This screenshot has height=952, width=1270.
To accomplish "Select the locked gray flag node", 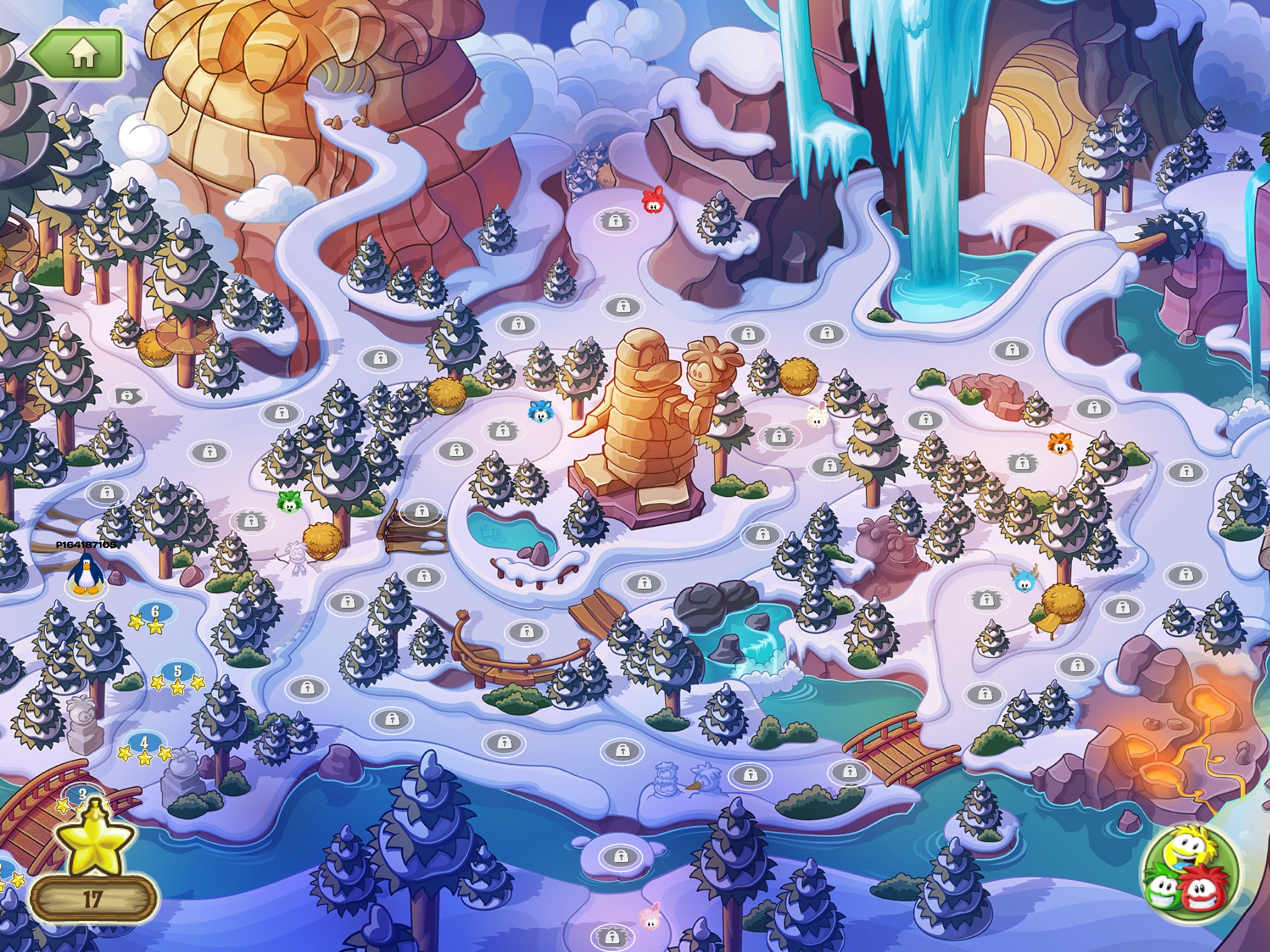I will 128,395.
